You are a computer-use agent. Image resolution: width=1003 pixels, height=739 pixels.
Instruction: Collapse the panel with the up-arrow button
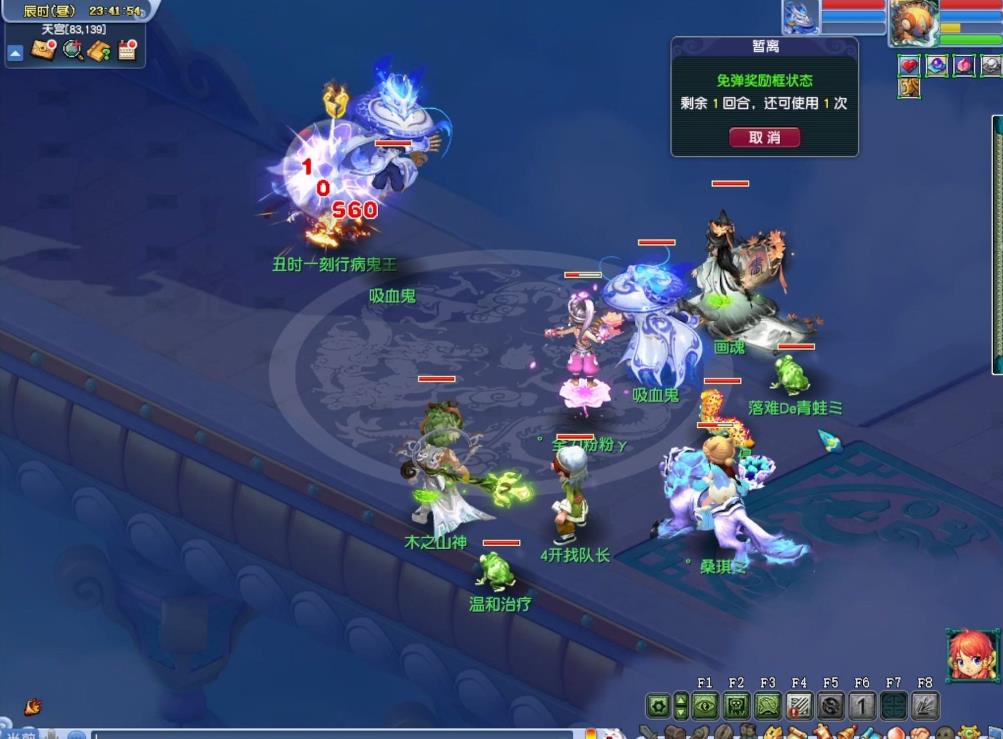tap(16, 53)
